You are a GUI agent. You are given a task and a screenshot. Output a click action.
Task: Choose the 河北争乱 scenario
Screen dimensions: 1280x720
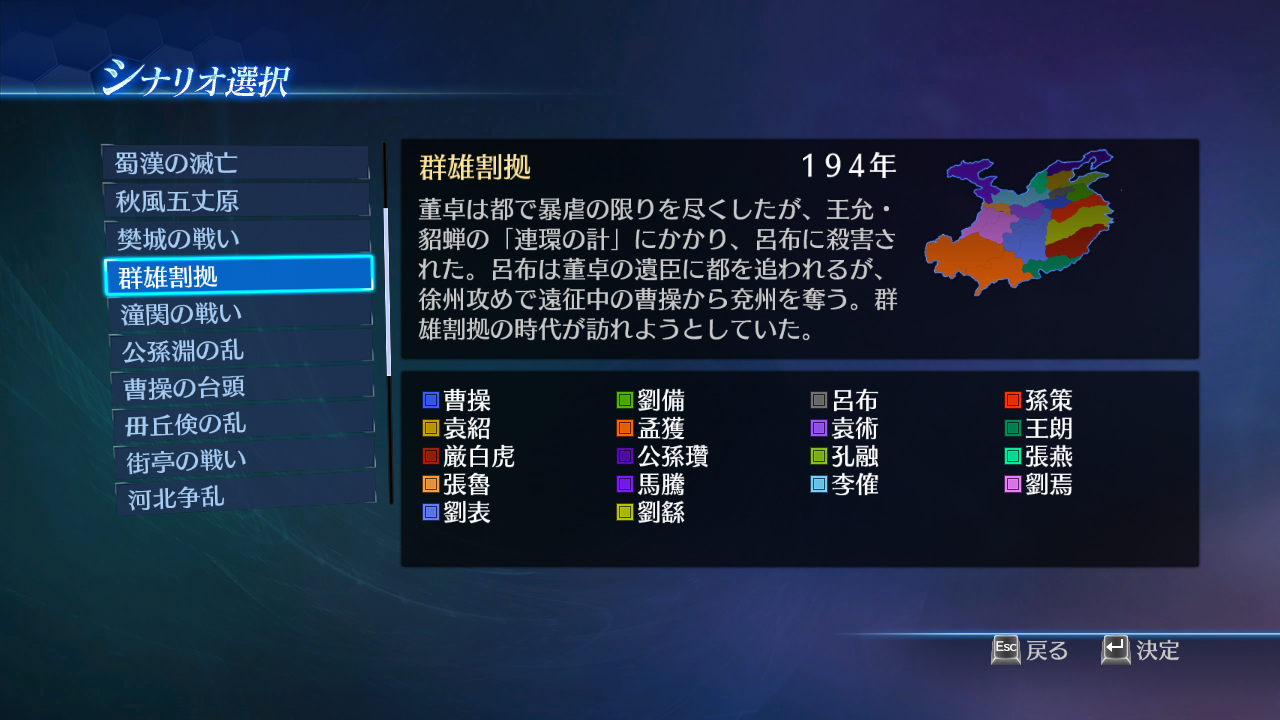click(x=238, y=497)
